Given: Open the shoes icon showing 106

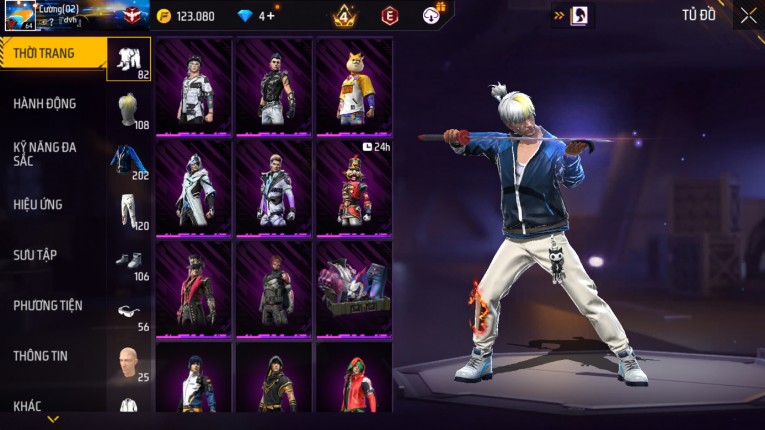Looking at the screenshot, I should (129, 261).
